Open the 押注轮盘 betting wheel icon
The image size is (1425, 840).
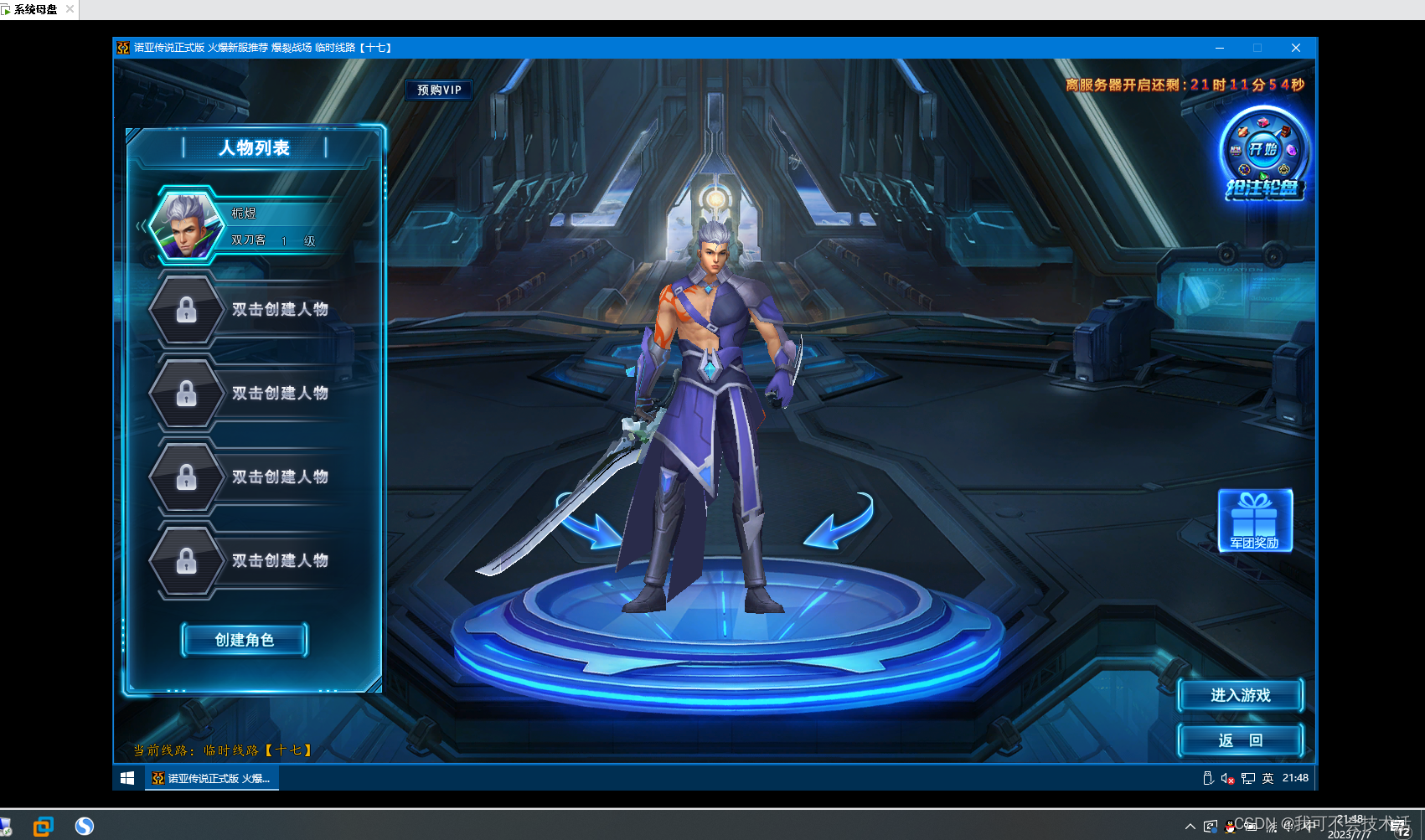[1263, 155]
